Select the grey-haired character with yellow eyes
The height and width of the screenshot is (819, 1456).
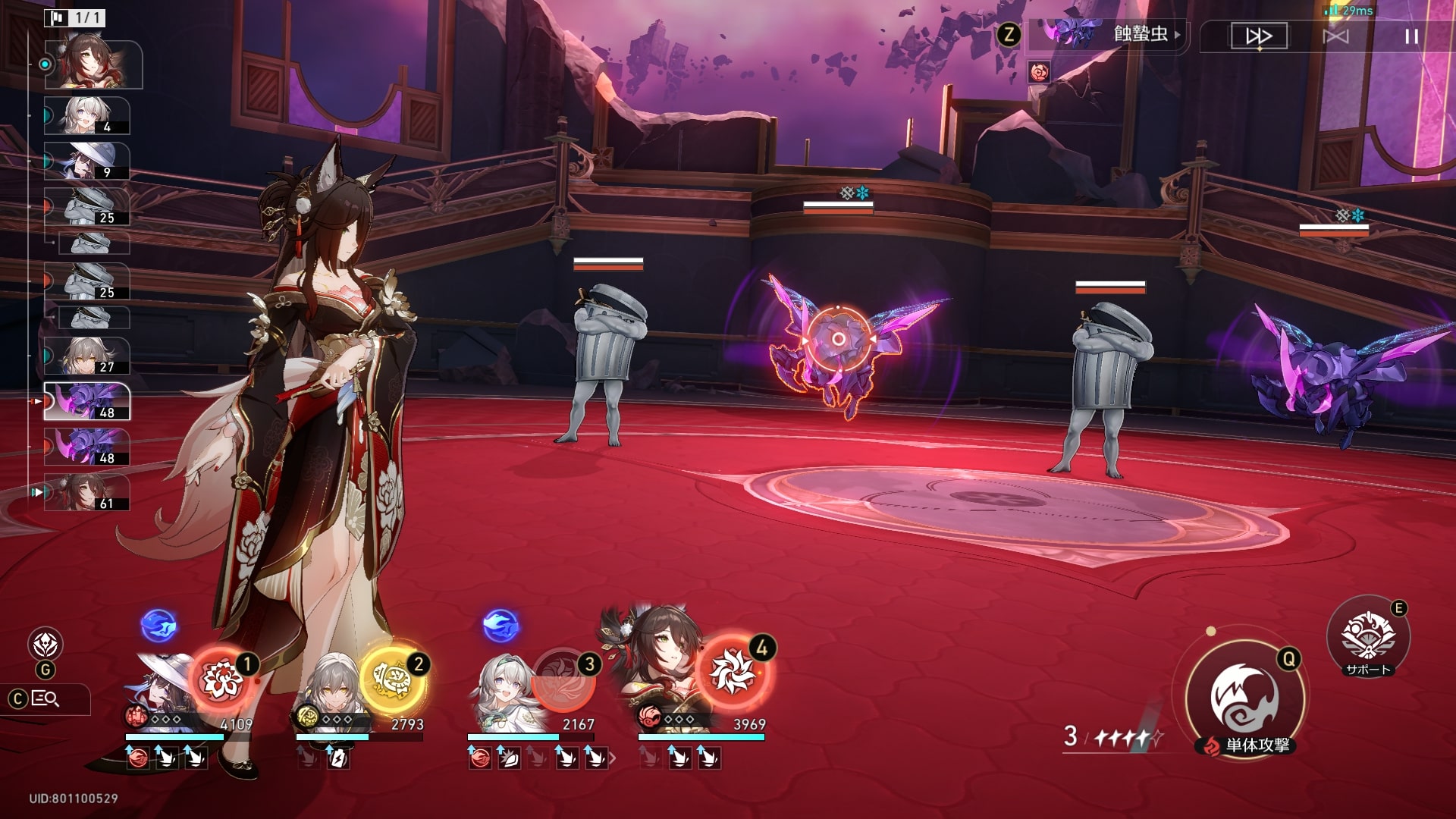click(331, 686)
